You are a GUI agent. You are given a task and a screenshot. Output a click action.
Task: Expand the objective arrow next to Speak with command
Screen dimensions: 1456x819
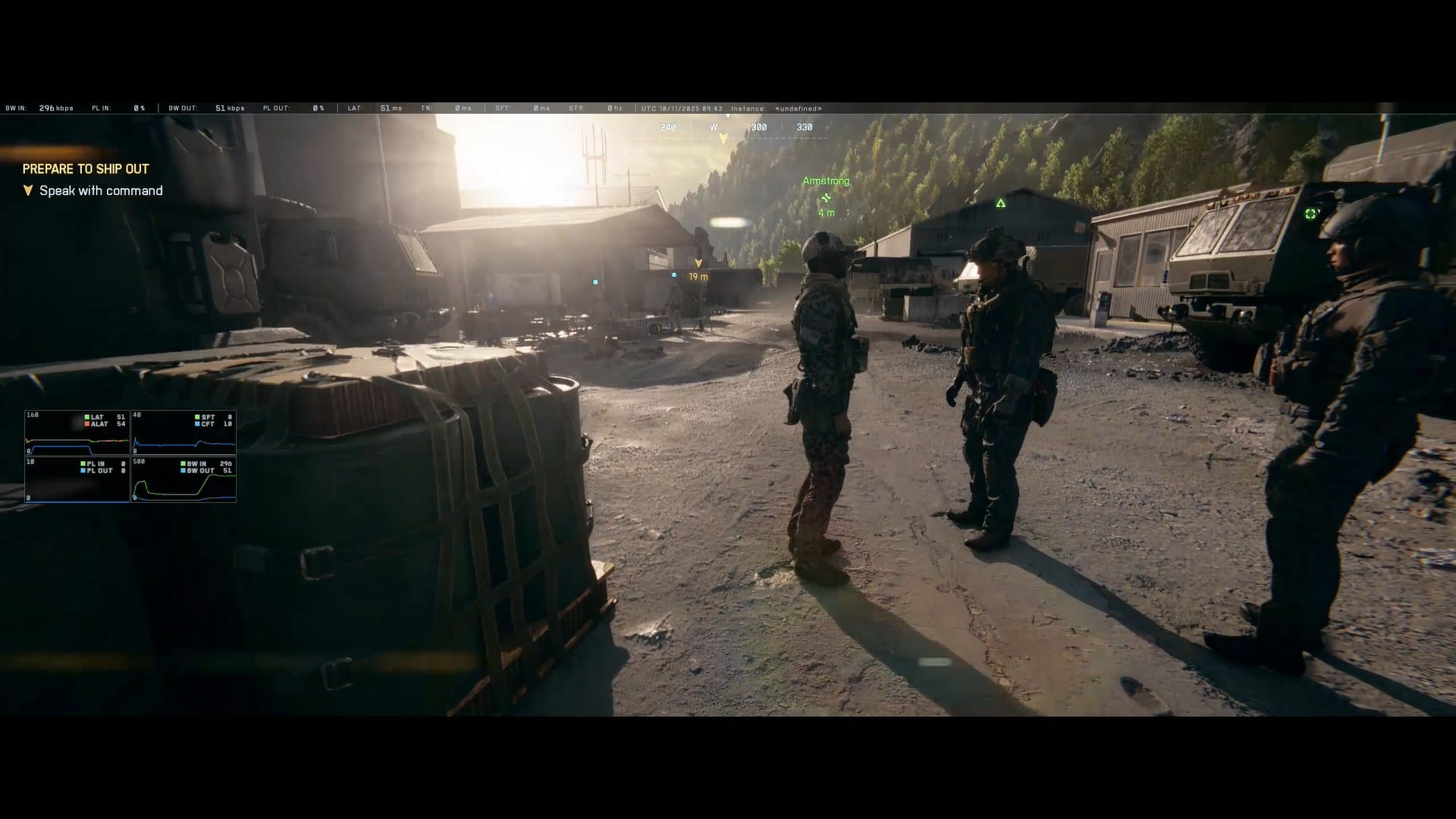[x=28, y=191]
